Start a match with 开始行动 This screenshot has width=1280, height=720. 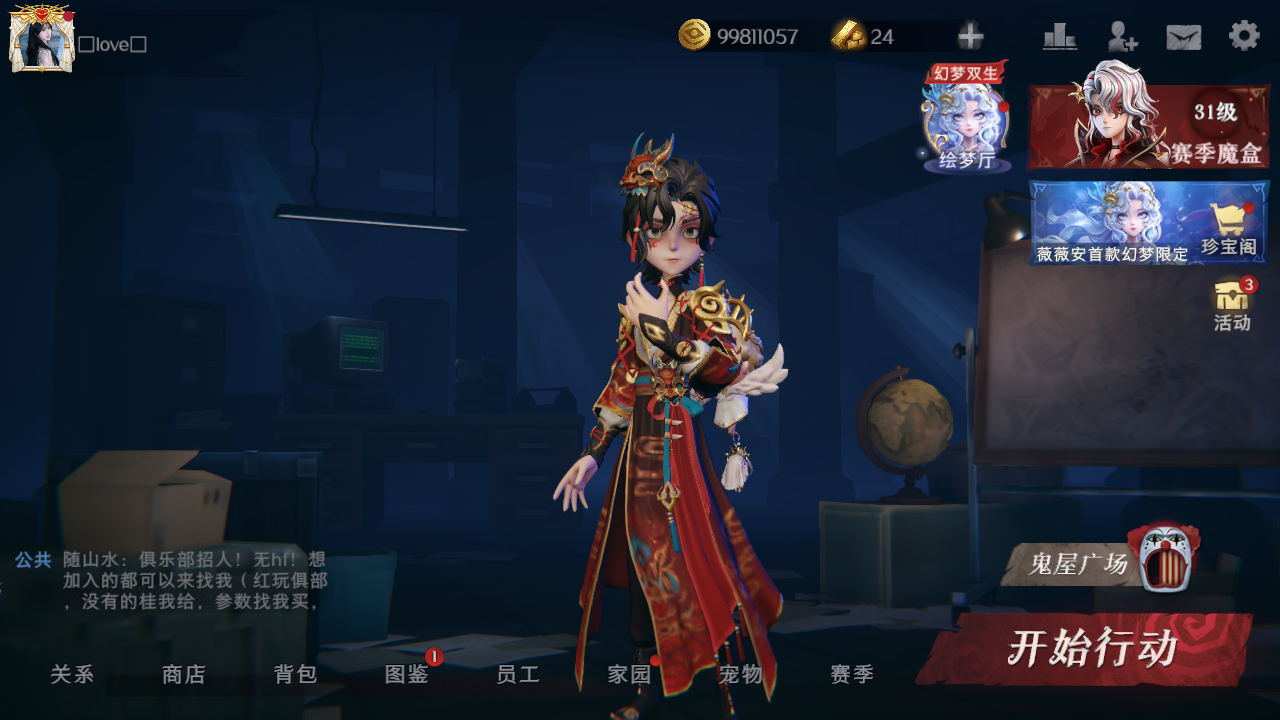(1088, 649)
